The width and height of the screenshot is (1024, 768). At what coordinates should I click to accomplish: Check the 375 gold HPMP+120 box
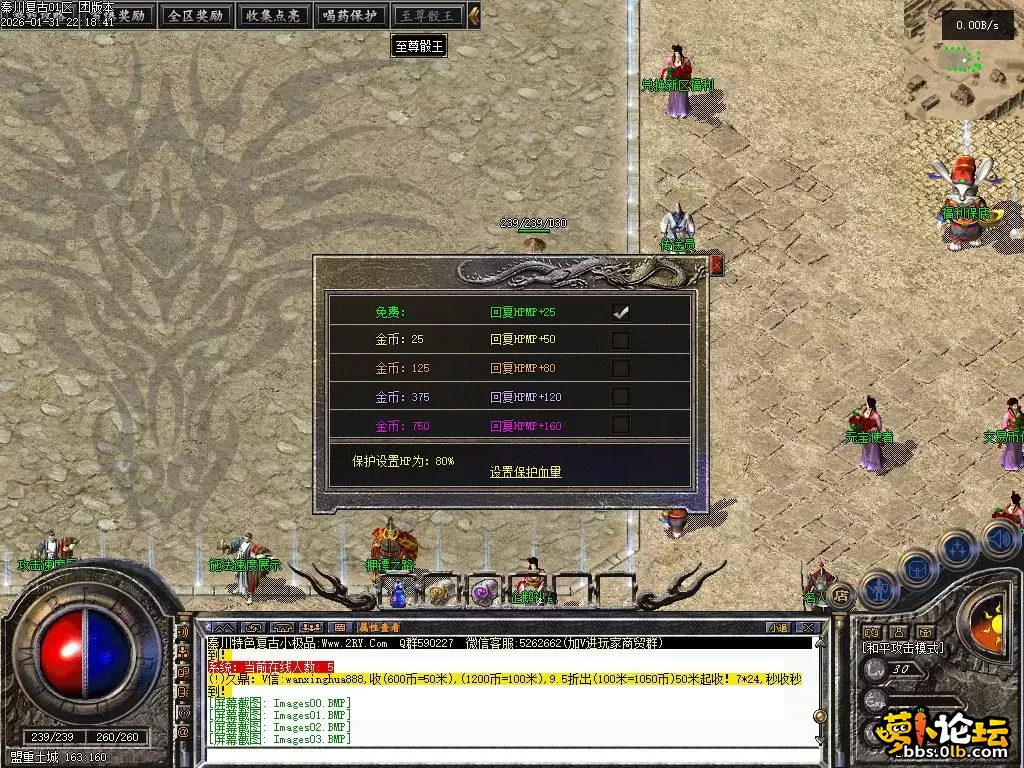pyautogui.click(x=621, y=397)
